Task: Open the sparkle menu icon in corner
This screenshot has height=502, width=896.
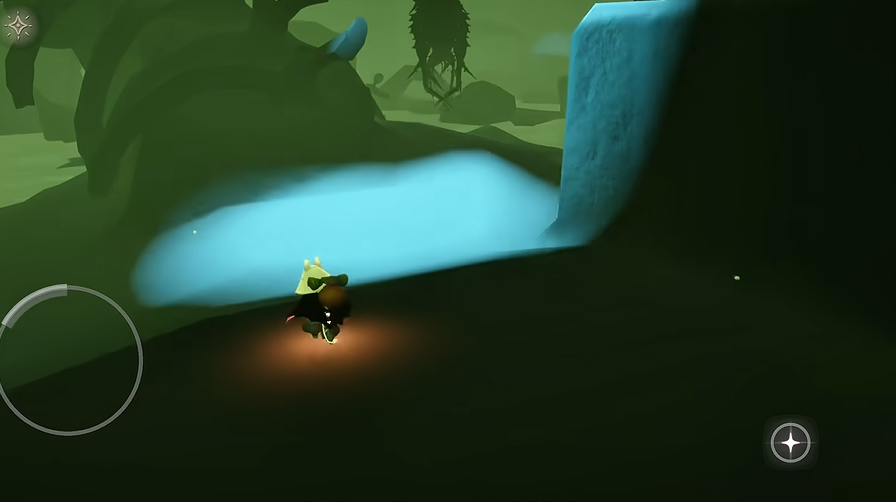Action: pos(19,26)
